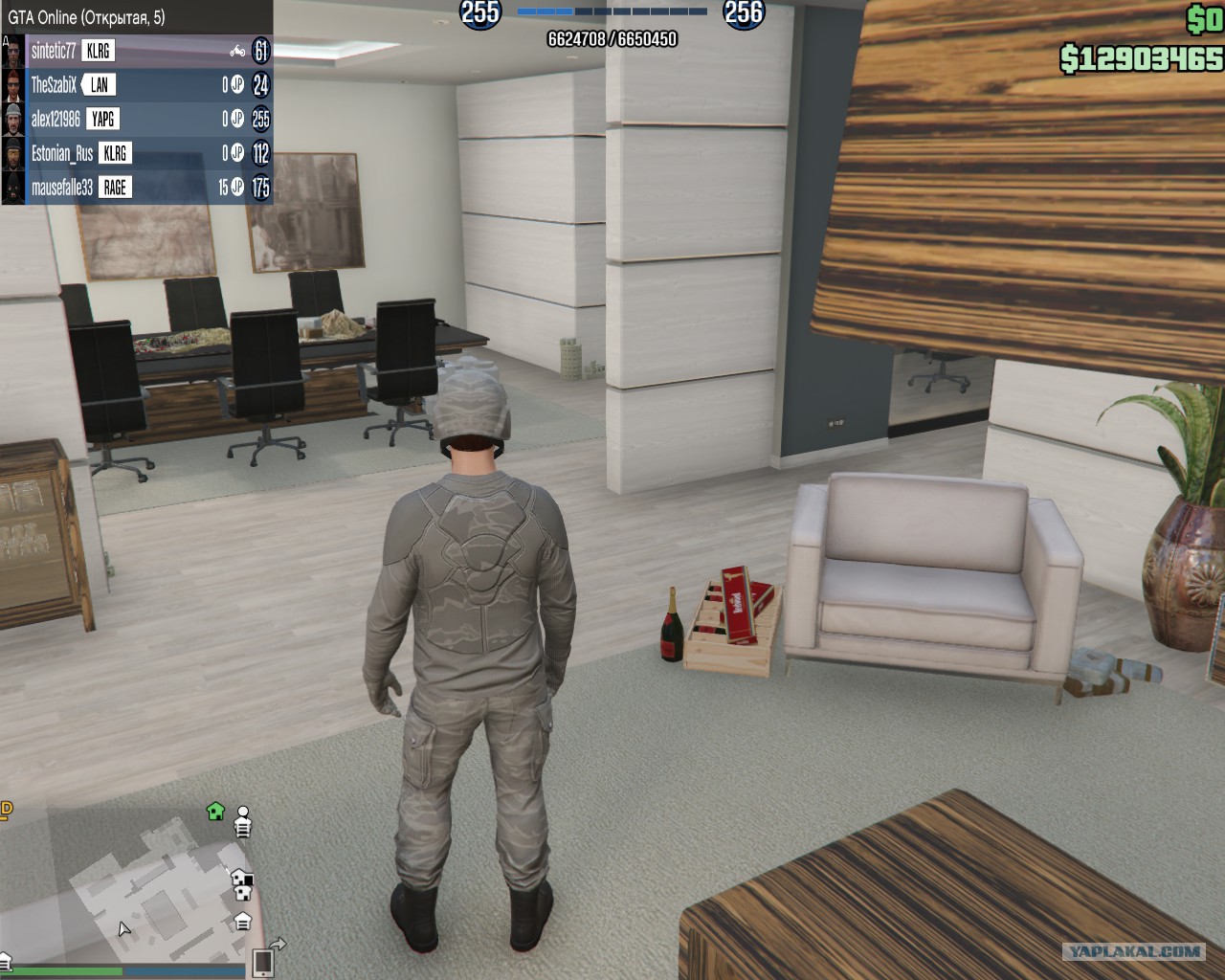The image size is (1225, 980).
Task: Select TheSzabiX row in player list
Action: [54, 85]
